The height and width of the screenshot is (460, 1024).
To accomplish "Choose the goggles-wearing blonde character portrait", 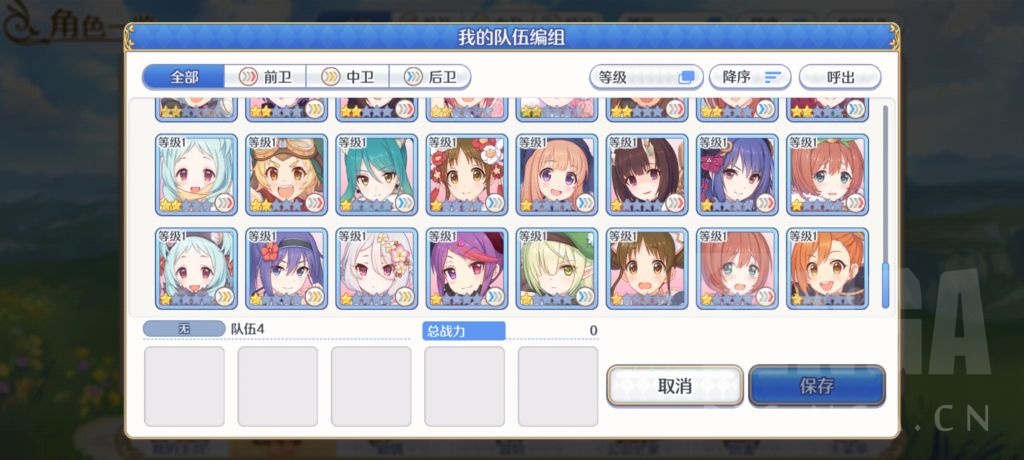I will (286, 175).
